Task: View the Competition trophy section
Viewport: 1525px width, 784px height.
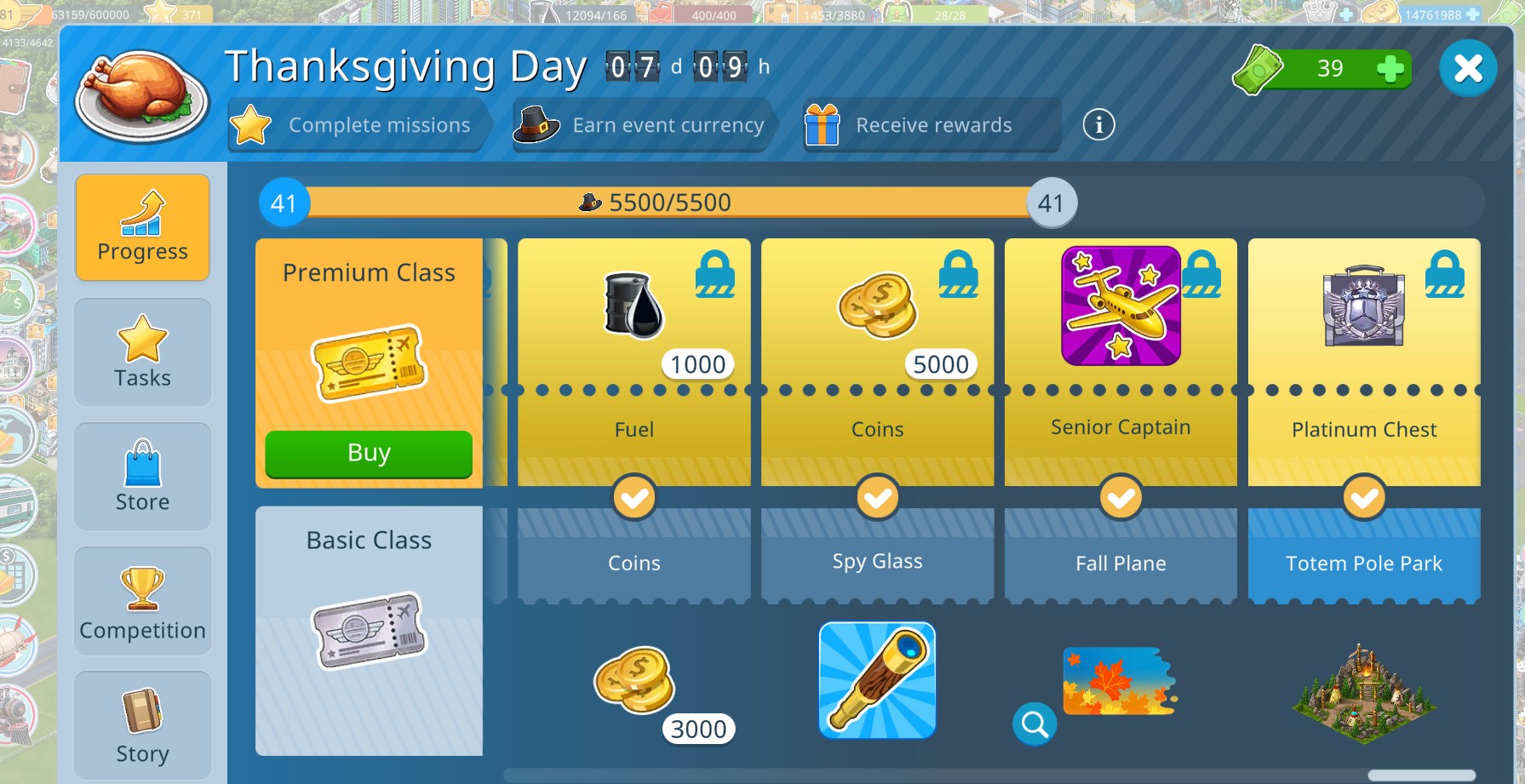Action: (x=142, y=600)
